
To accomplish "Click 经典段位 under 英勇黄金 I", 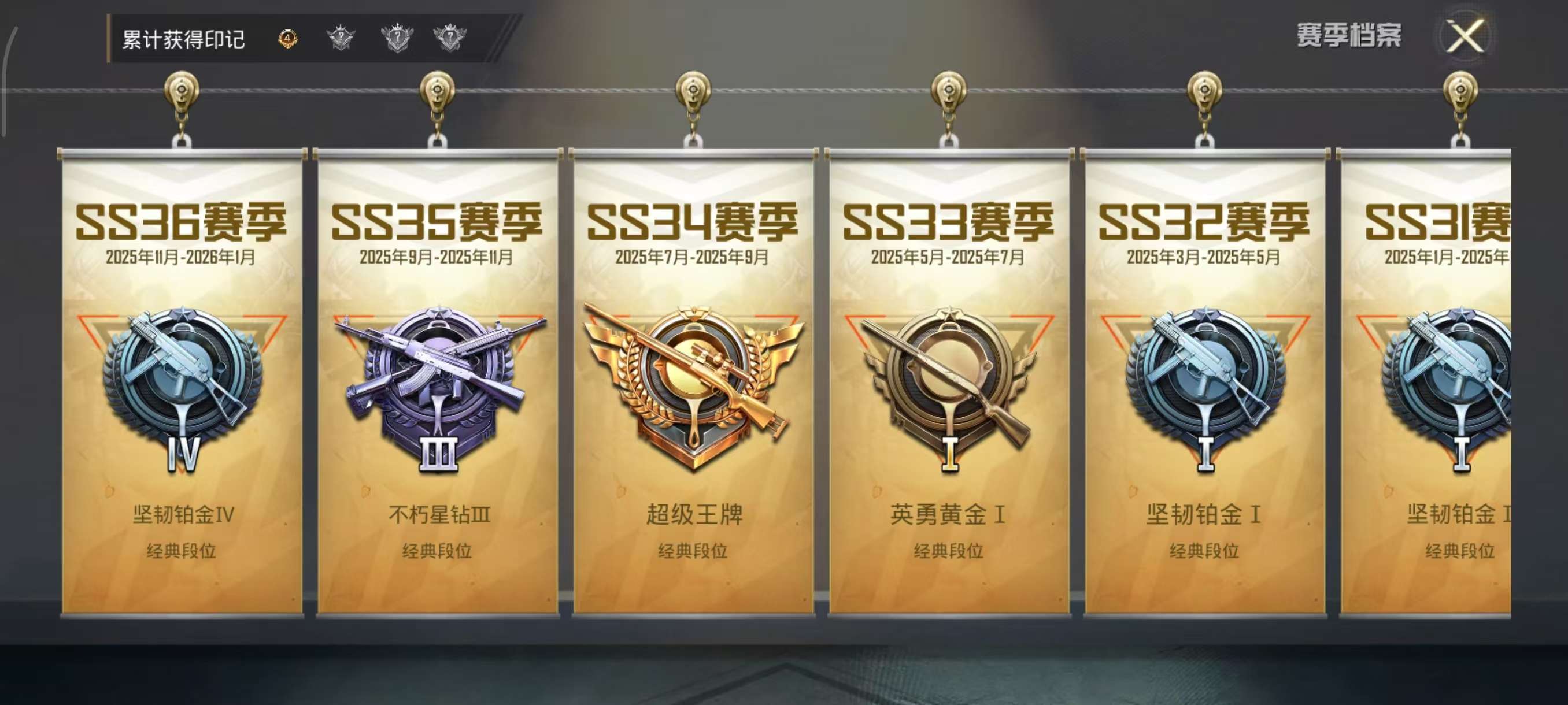I will 948,551.
